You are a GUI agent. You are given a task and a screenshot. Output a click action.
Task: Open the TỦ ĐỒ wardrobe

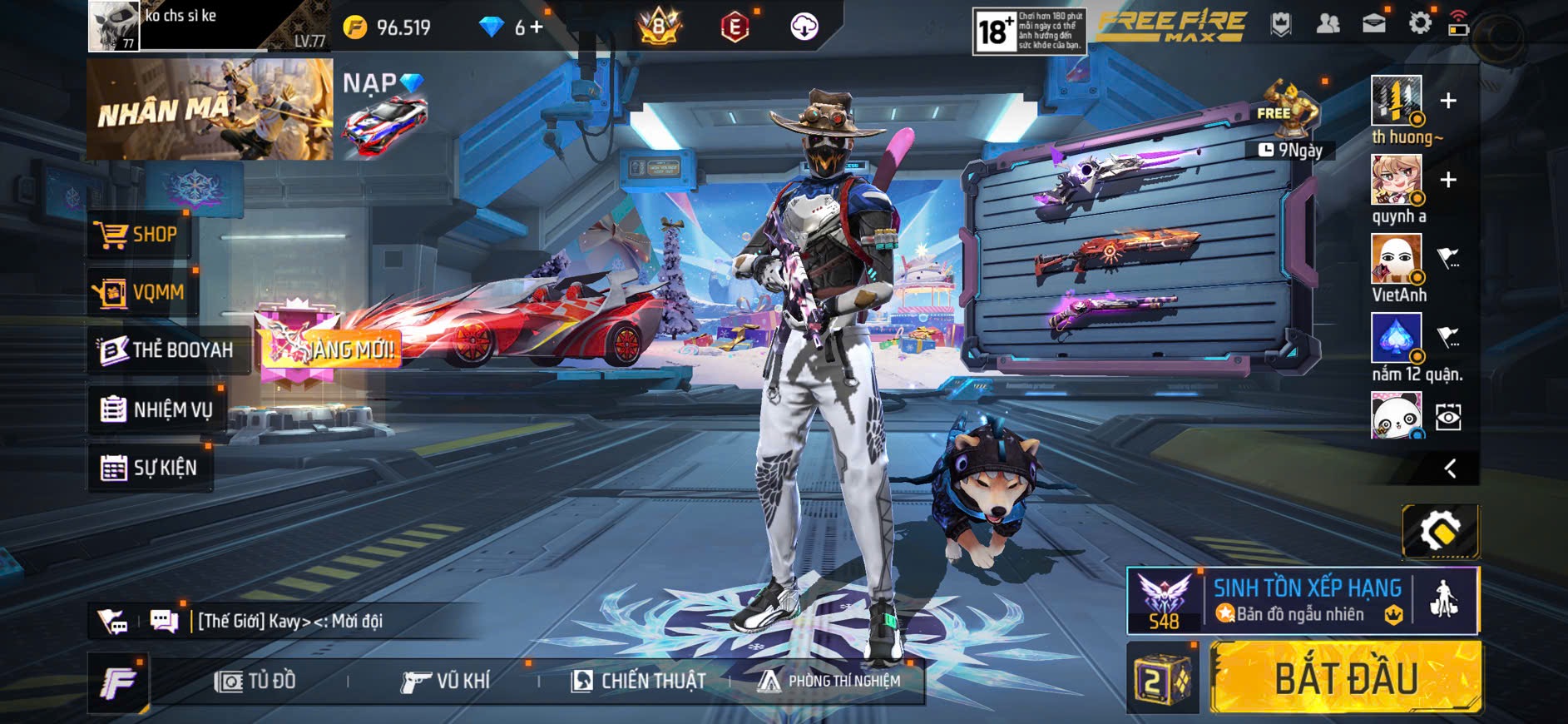click(255, 682)
